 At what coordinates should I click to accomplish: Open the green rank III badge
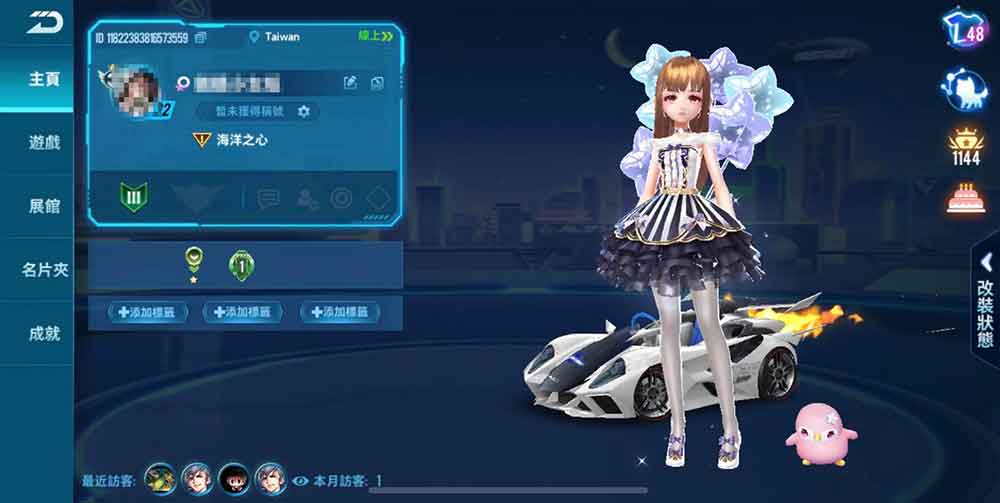pos(134,197)
